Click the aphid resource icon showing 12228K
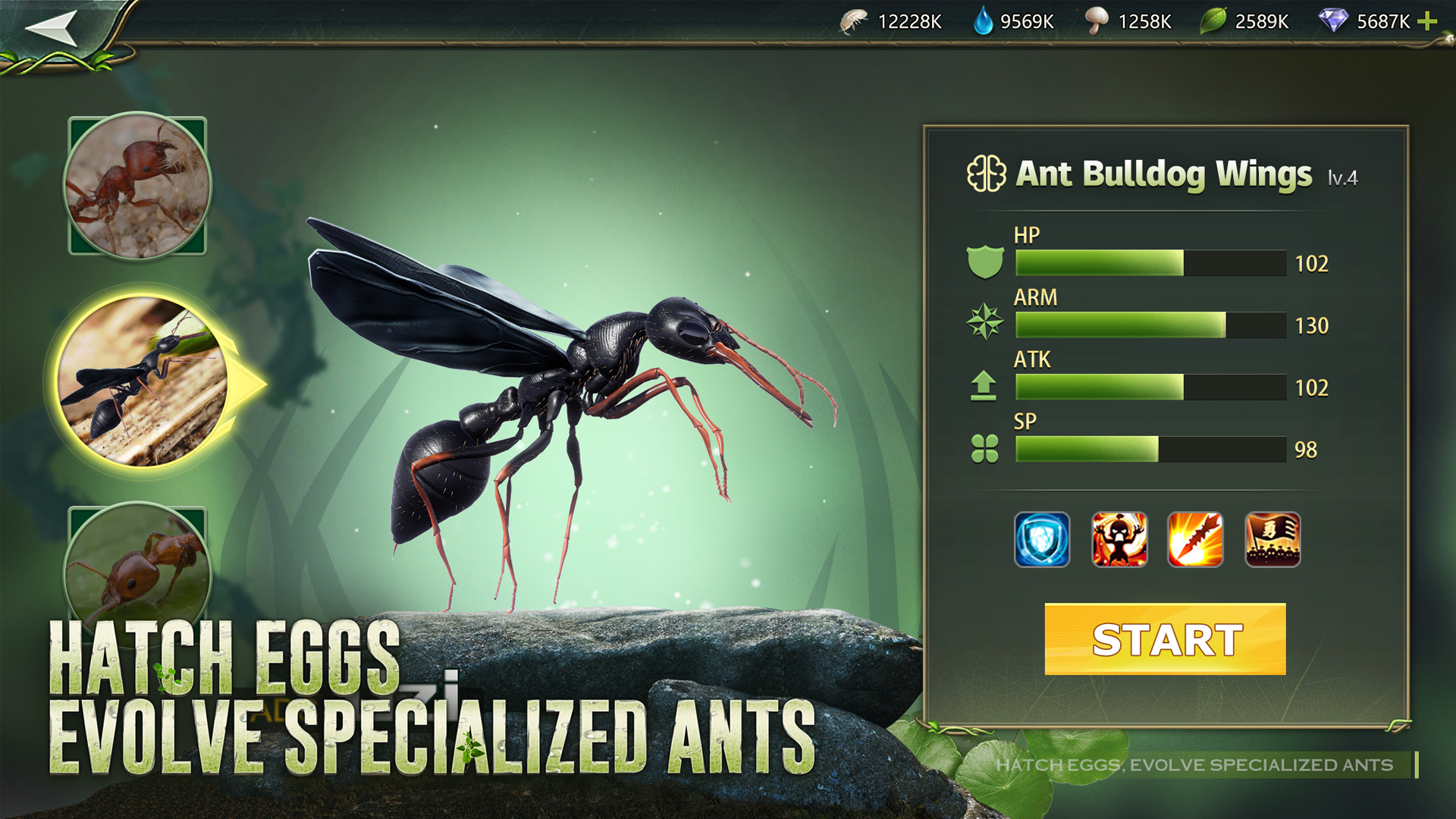 [852, 20]
